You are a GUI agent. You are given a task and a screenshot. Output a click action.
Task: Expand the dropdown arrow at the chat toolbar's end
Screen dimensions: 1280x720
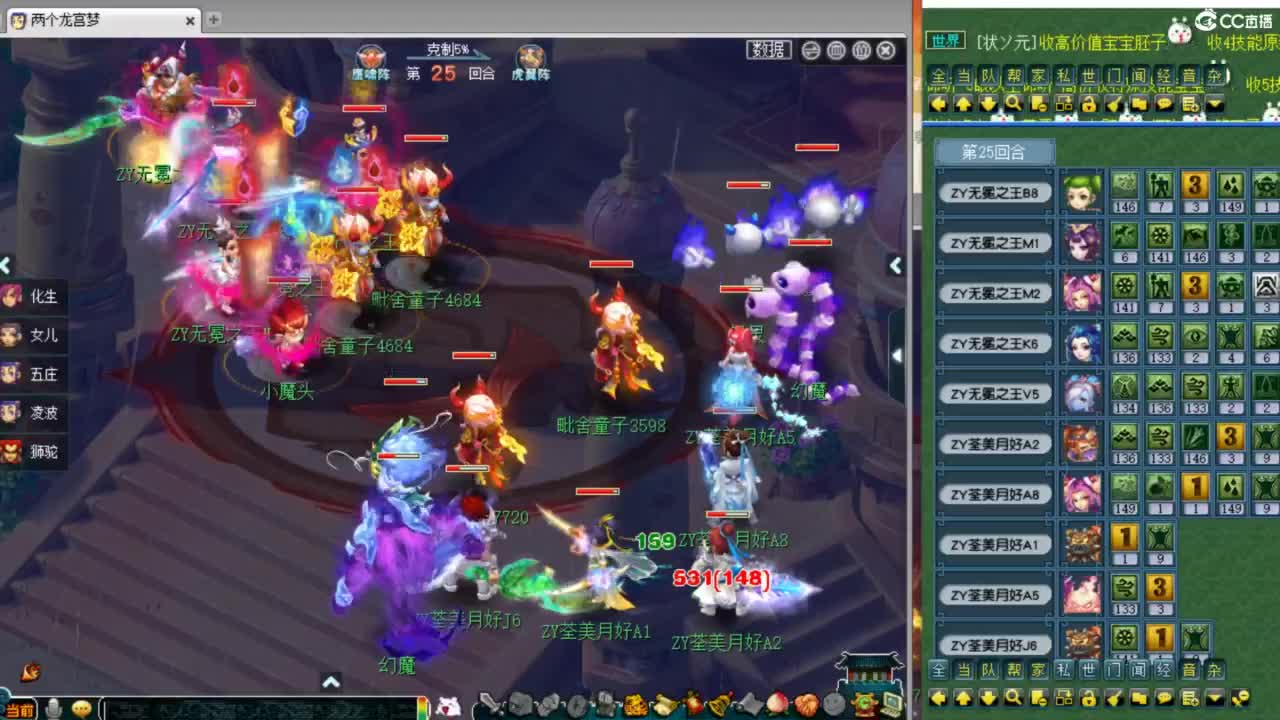[1216, 103]
